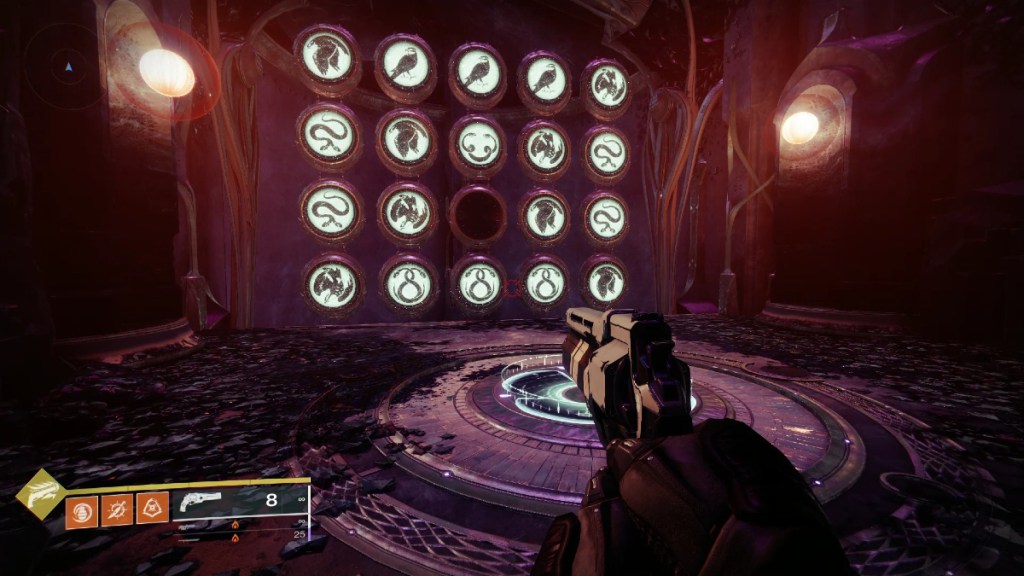
Task: Trigger the class ability icon beside the weapon
Action: click(x=152, y=512)
